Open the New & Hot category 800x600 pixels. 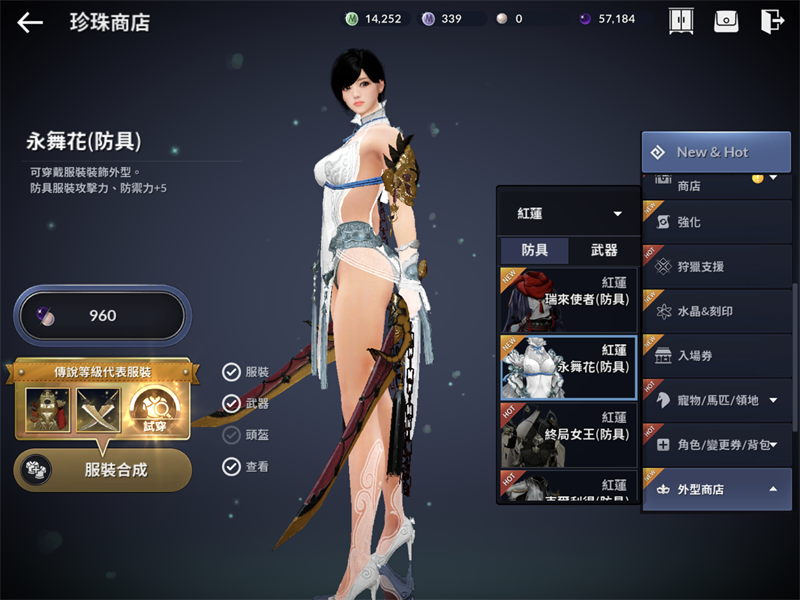point(715,152)
